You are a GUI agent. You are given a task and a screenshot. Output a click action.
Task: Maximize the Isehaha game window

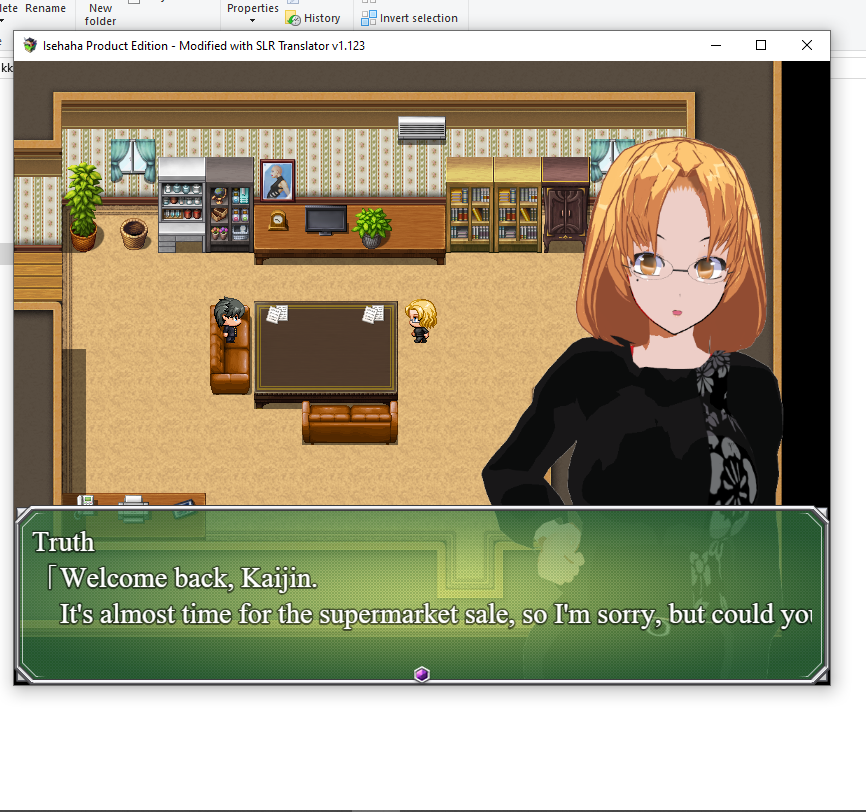(x=761, y=45)
